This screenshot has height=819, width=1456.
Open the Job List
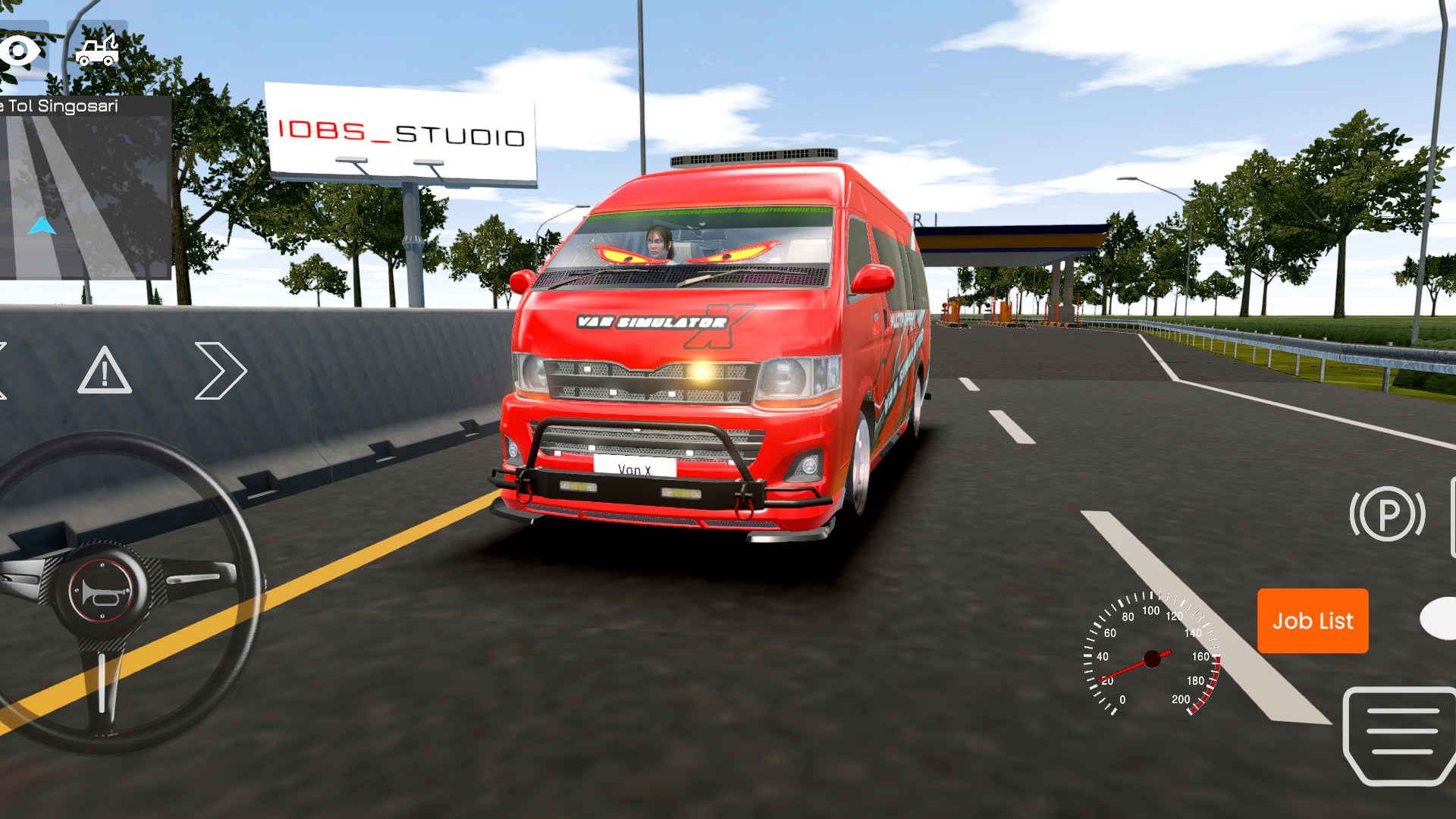pos(1312,621)
